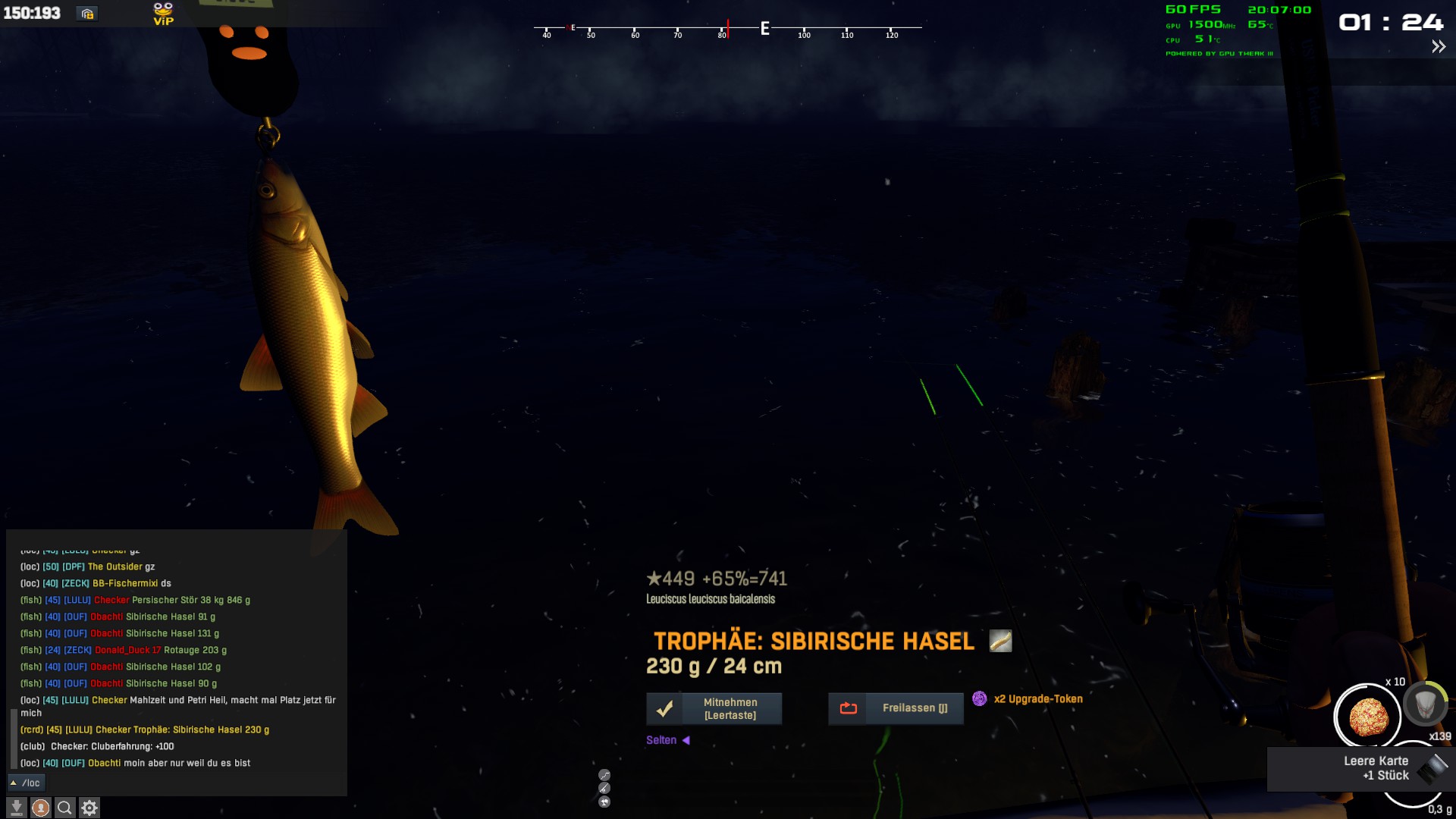Open chat settings with the gear icon
Image resolution: width=1456 pixels, height=819 pixels.
click(89, 808)
